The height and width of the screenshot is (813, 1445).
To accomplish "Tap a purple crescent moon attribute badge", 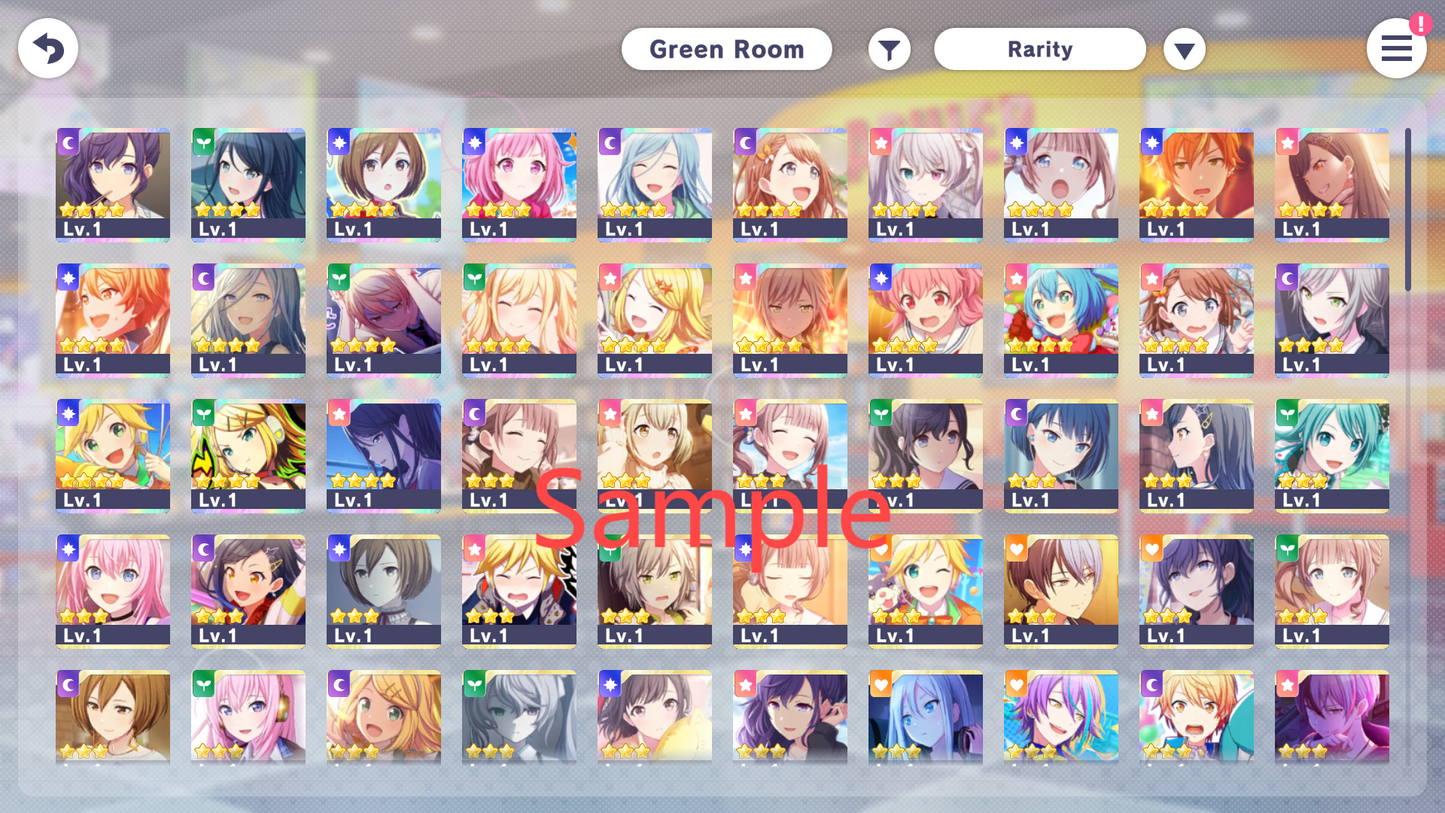I will (67, 142).
